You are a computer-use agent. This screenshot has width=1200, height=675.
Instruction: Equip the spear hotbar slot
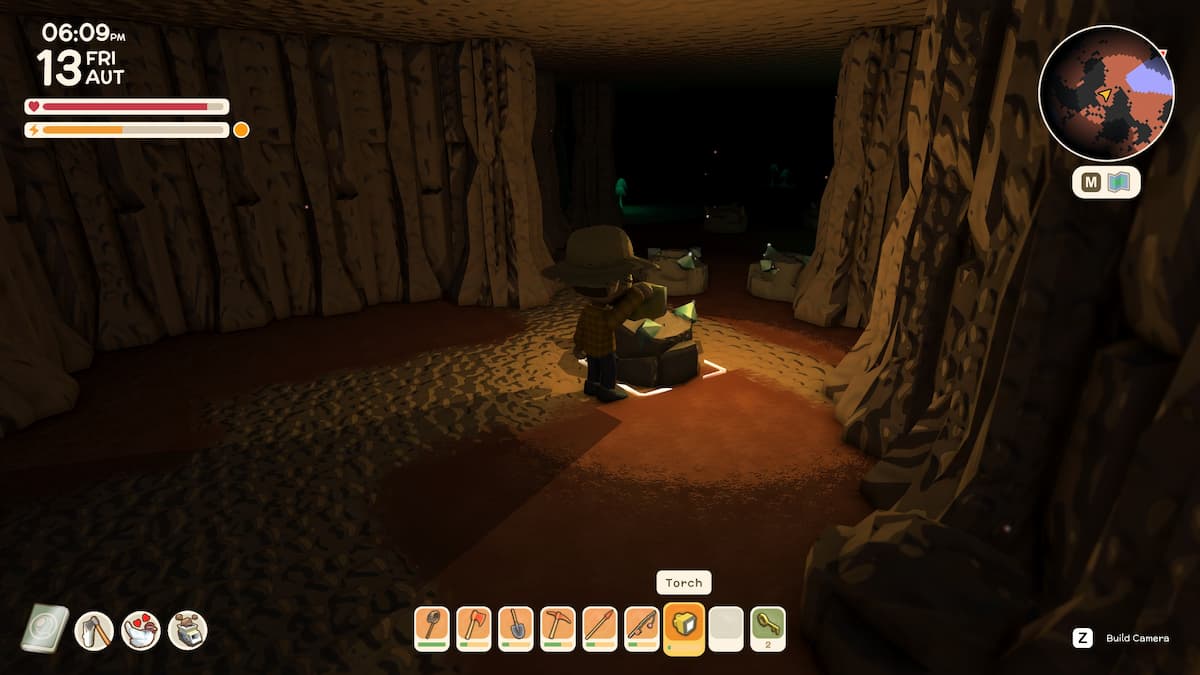point(599,628)
